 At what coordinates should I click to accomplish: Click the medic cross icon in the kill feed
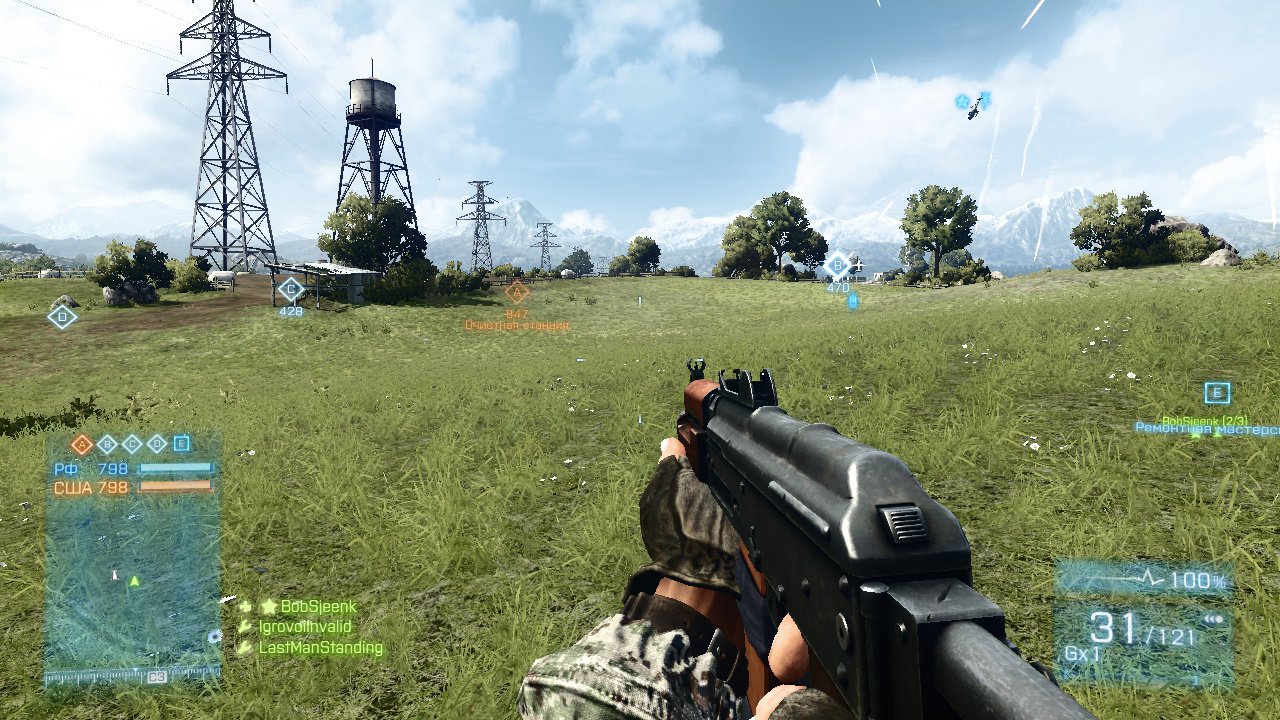(245, 606)
